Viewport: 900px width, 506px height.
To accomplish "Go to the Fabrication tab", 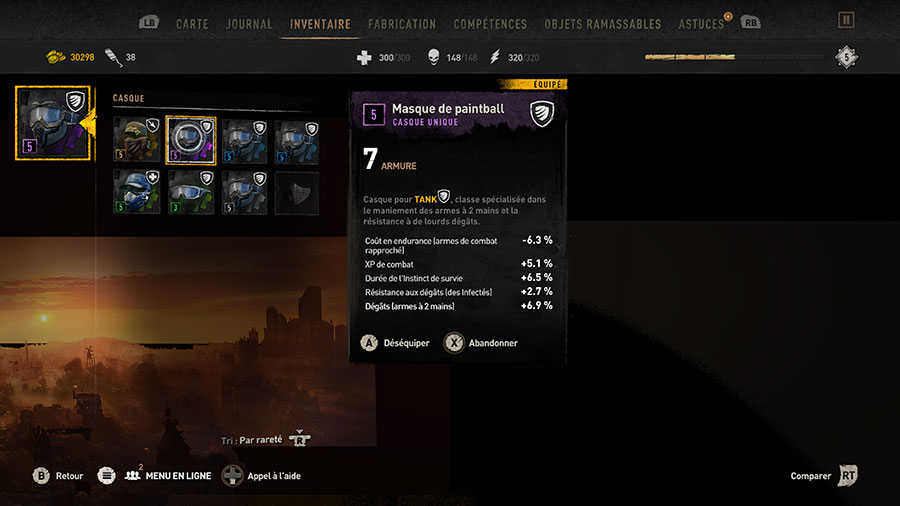I will click(402, 24).
